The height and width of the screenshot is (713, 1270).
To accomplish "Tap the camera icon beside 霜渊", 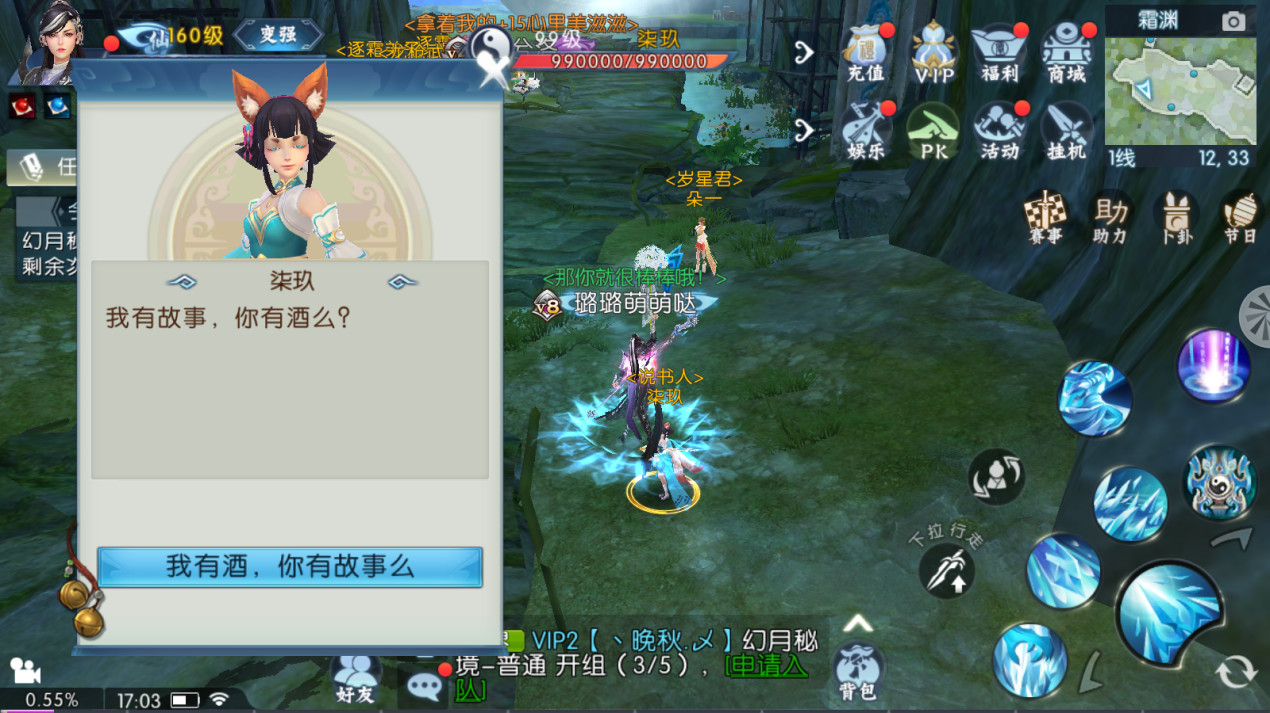I will (x=1234, y=21).
